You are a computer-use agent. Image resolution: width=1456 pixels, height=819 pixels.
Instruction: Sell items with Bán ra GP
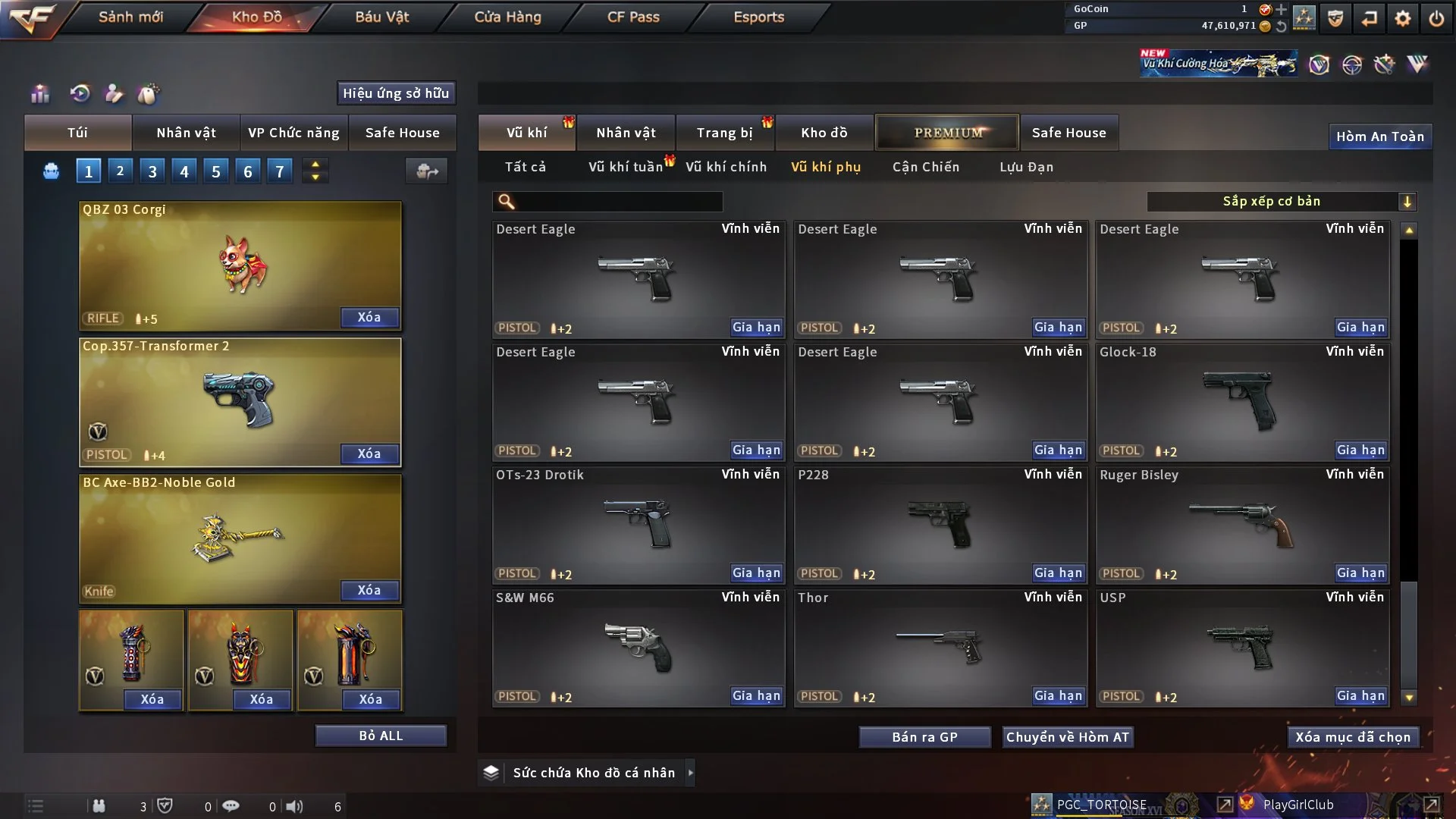[x=924, y=737]
